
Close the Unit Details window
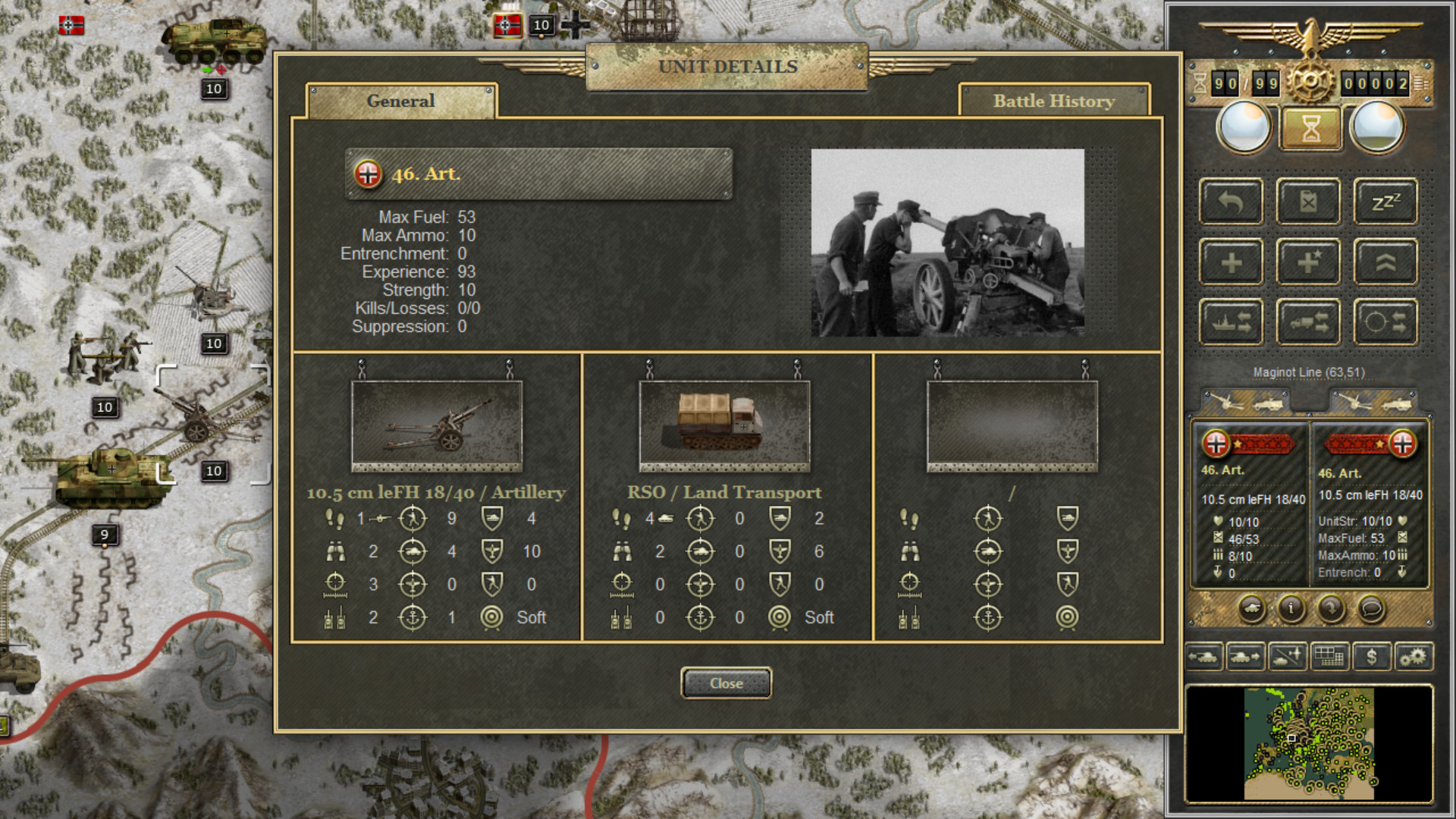(x=726, y=683)
